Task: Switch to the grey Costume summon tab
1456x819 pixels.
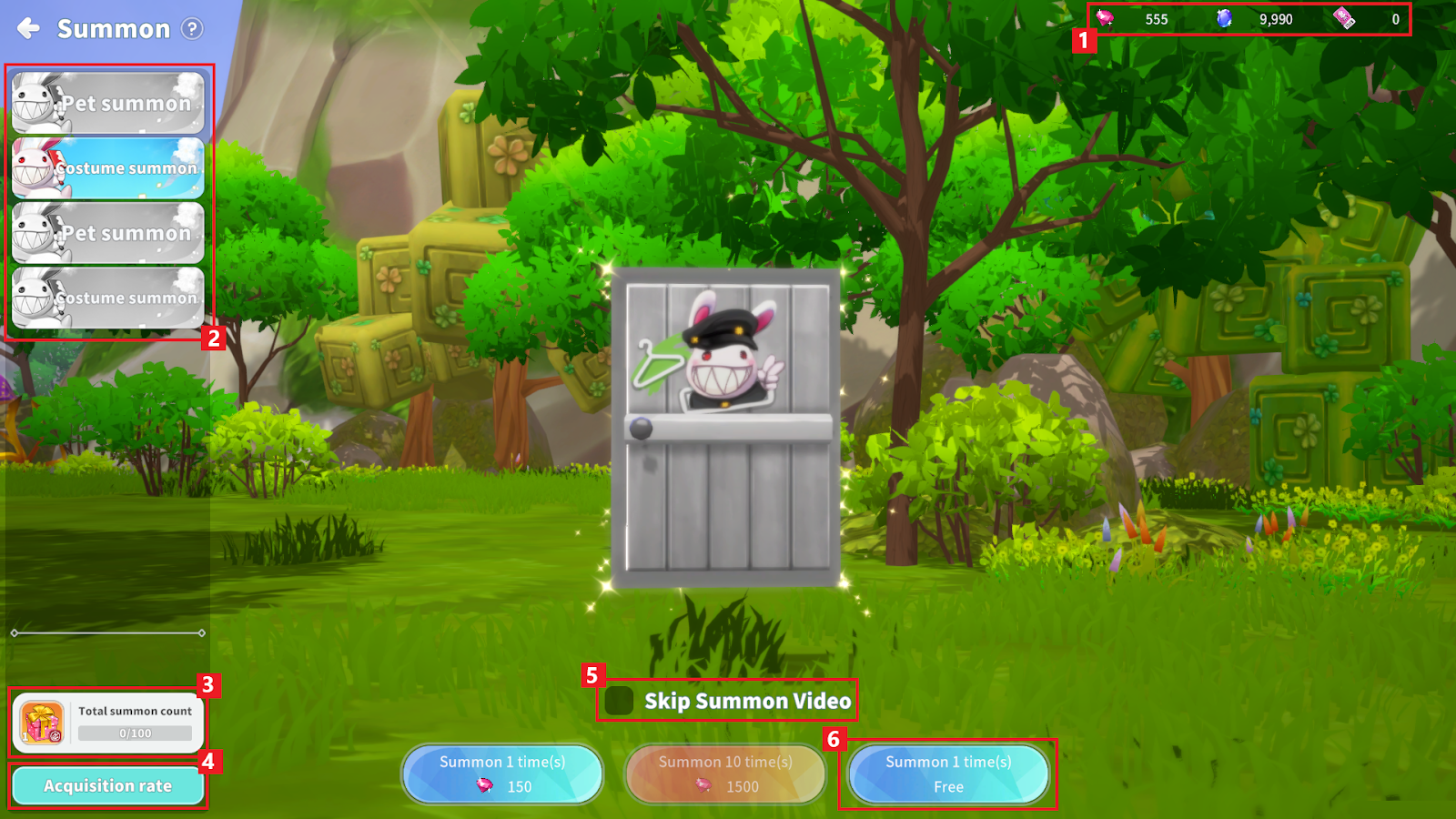Action: point(108,298)
